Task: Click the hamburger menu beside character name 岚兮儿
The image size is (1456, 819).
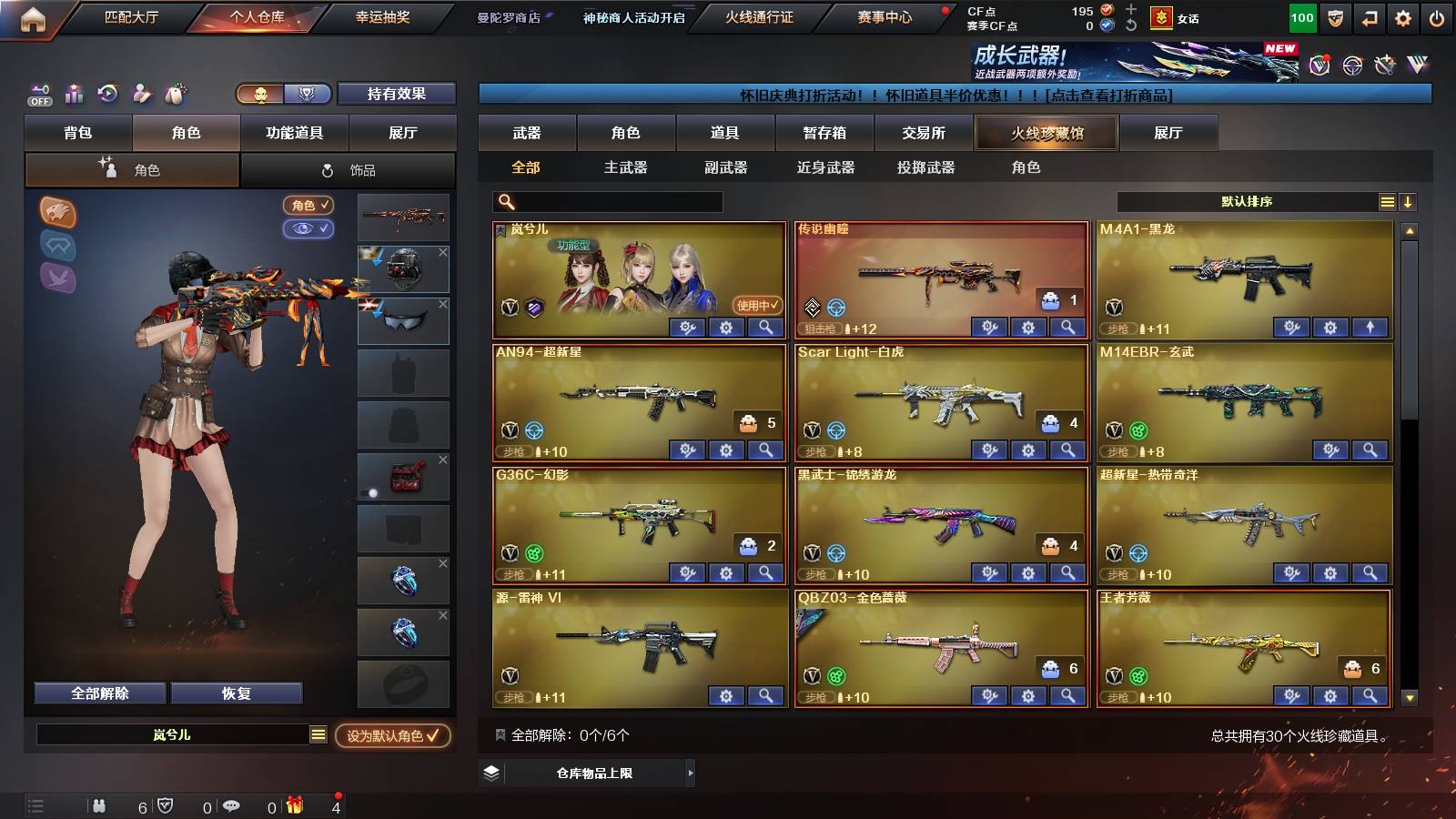Action: [x=318, y=733]
